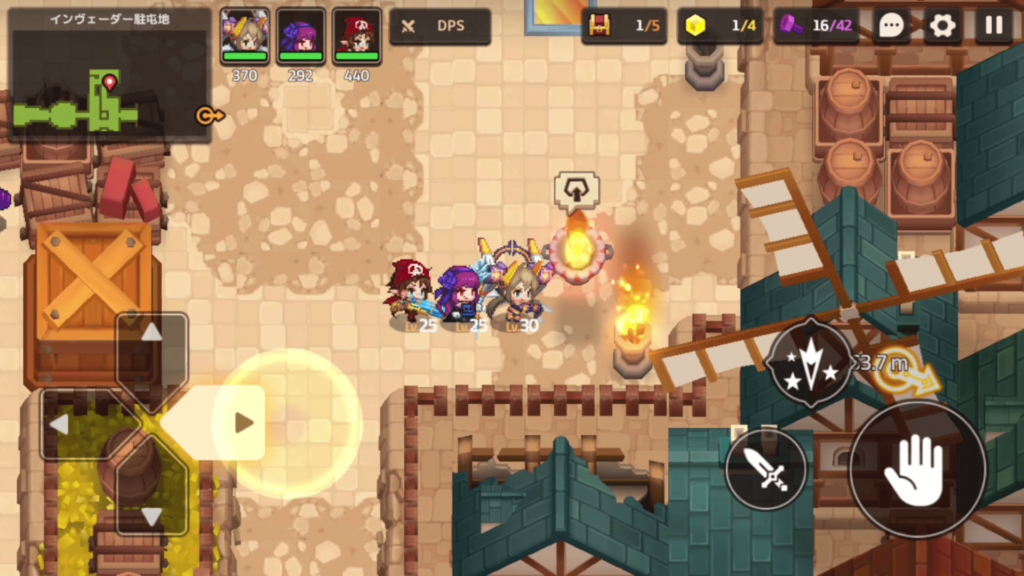1024x576 pixels.
Task: Select the red pirate hat hero portrait
Action: (357, 37)
